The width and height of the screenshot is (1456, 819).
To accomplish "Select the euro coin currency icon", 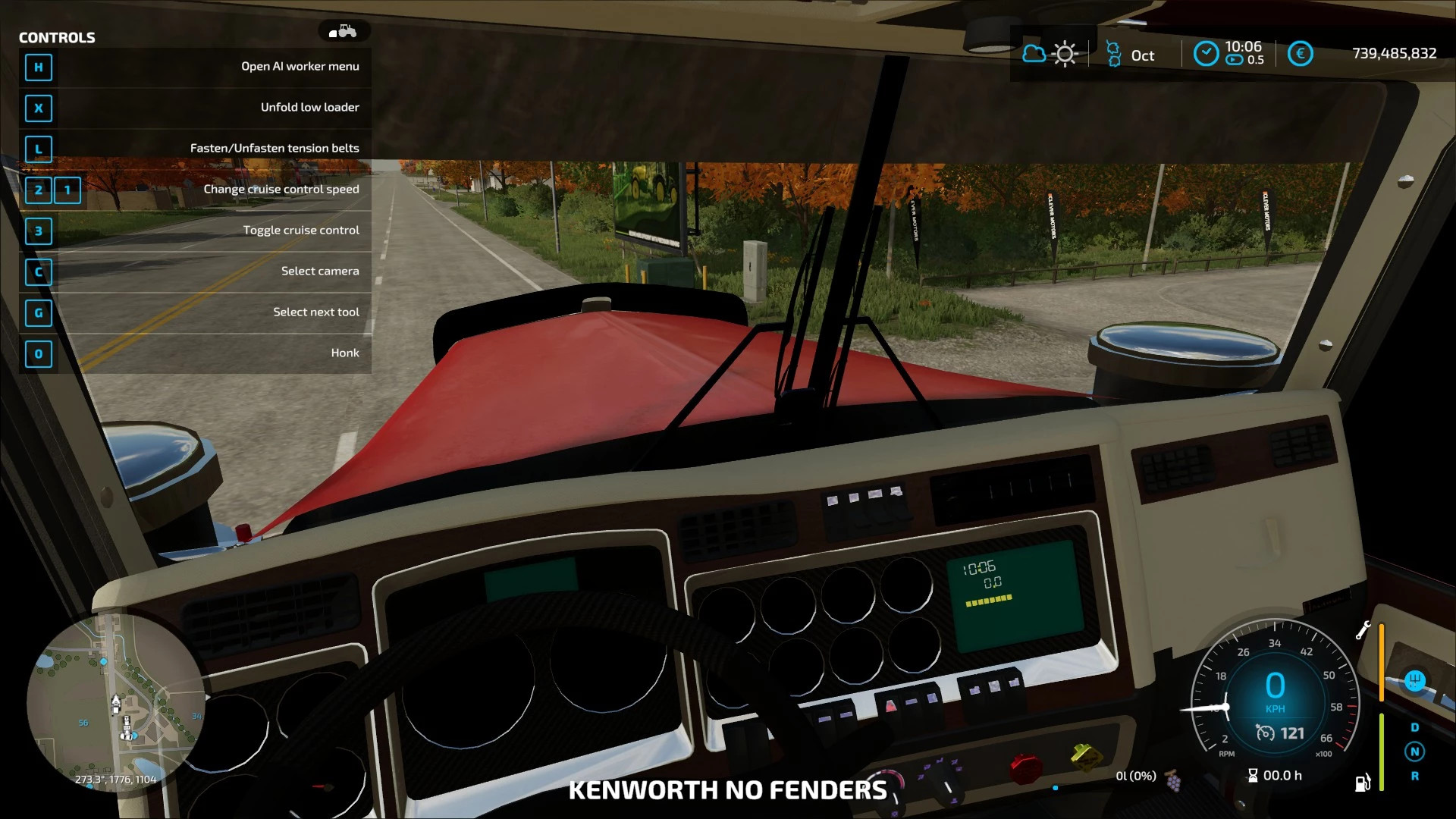I will pos(1301,54).
